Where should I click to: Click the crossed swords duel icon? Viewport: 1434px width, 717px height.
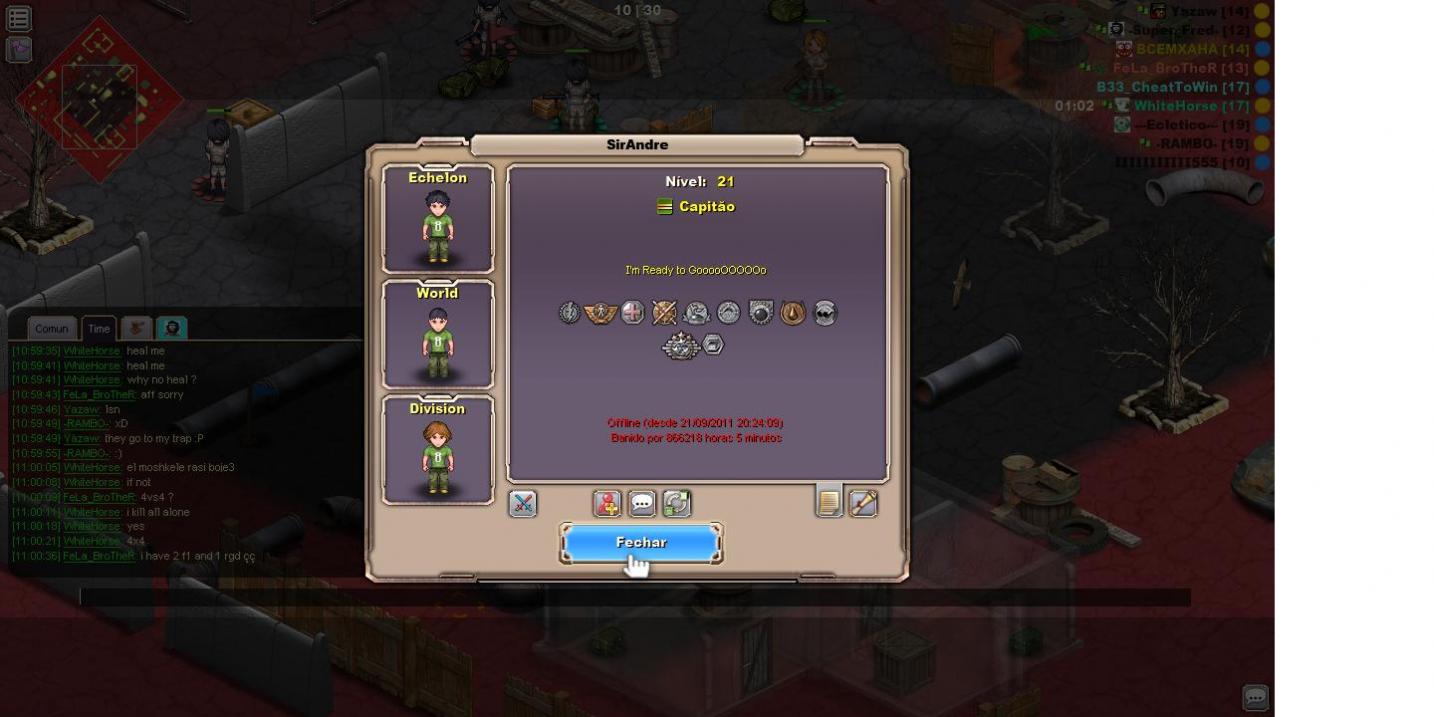523,503
